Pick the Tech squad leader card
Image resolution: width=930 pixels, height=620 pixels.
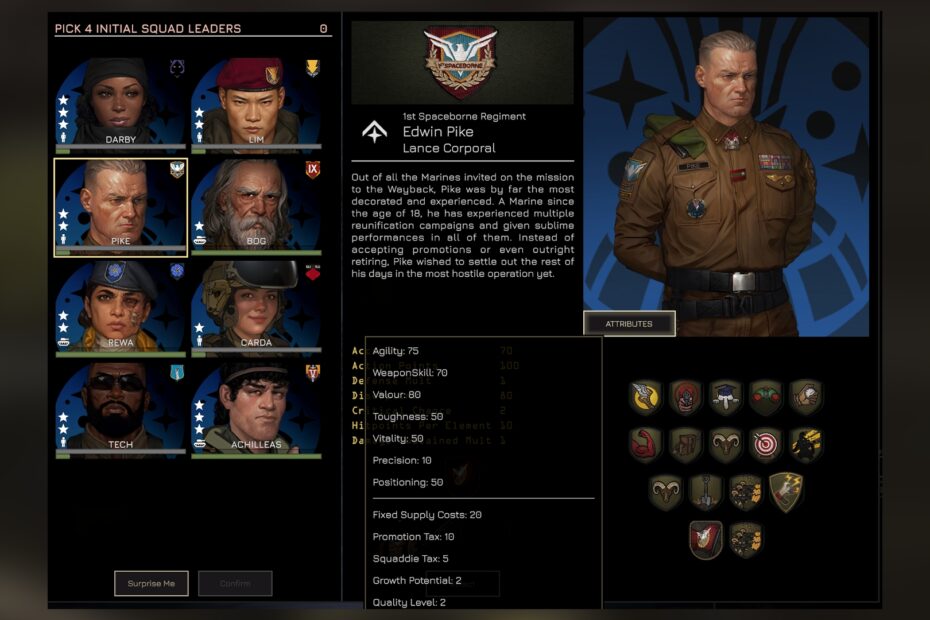pos(120,408)
